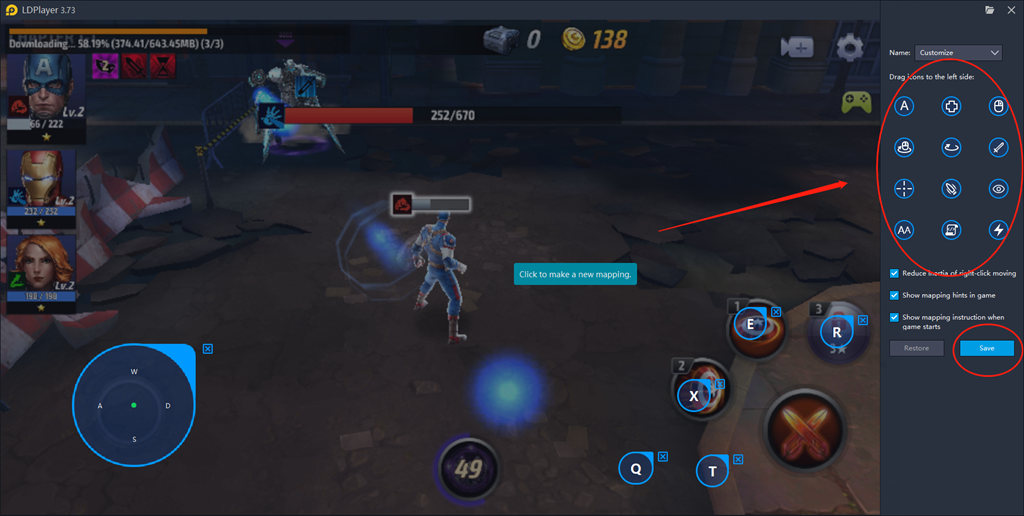This screenshot has height=516, width=1024.
Task: Remove the WASD joystick mapping
Action: tap(207, 349)
